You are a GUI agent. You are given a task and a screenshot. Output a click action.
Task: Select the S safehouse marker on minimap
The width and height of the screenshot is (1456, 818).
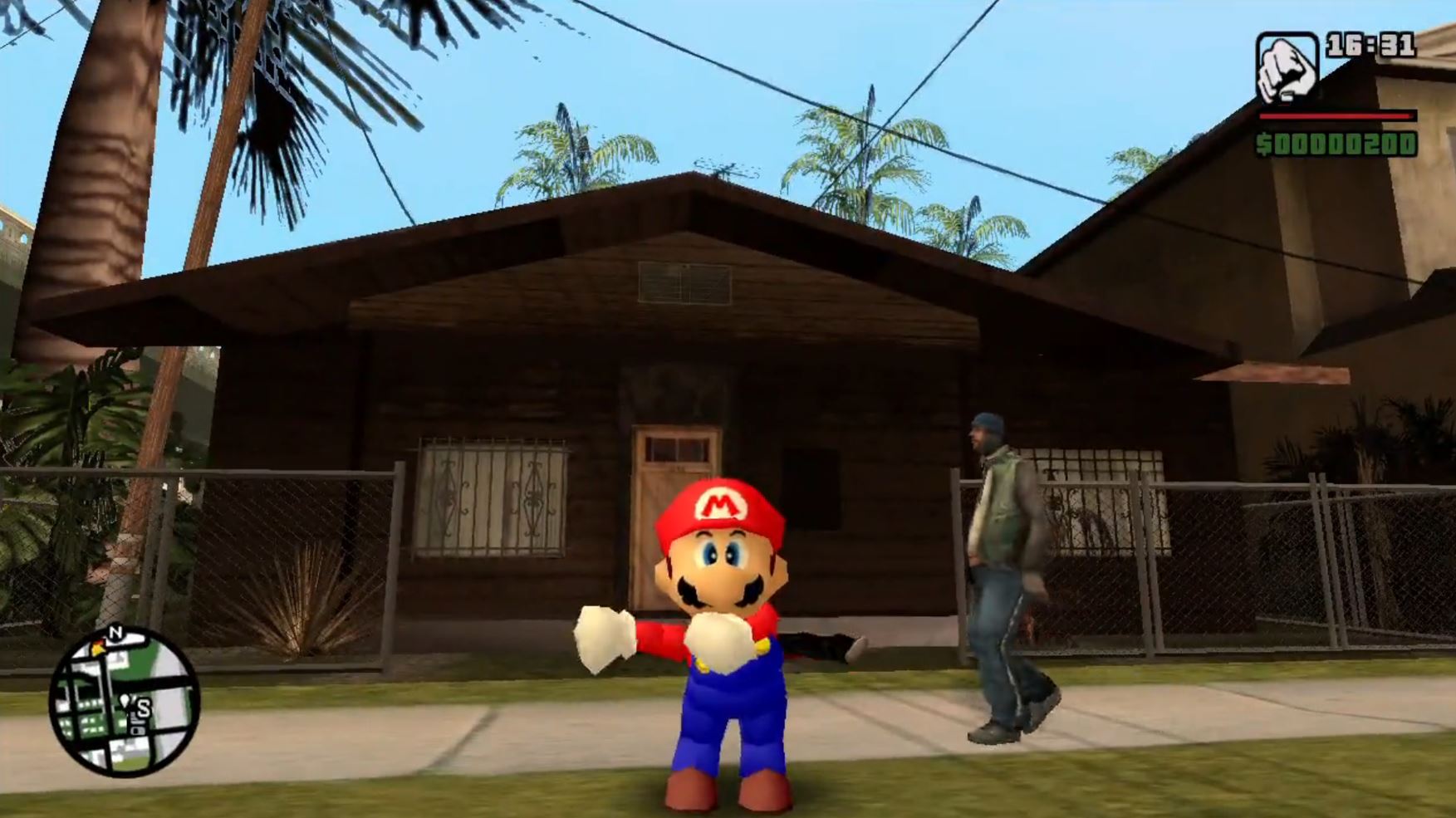click(x=144, y=708)
